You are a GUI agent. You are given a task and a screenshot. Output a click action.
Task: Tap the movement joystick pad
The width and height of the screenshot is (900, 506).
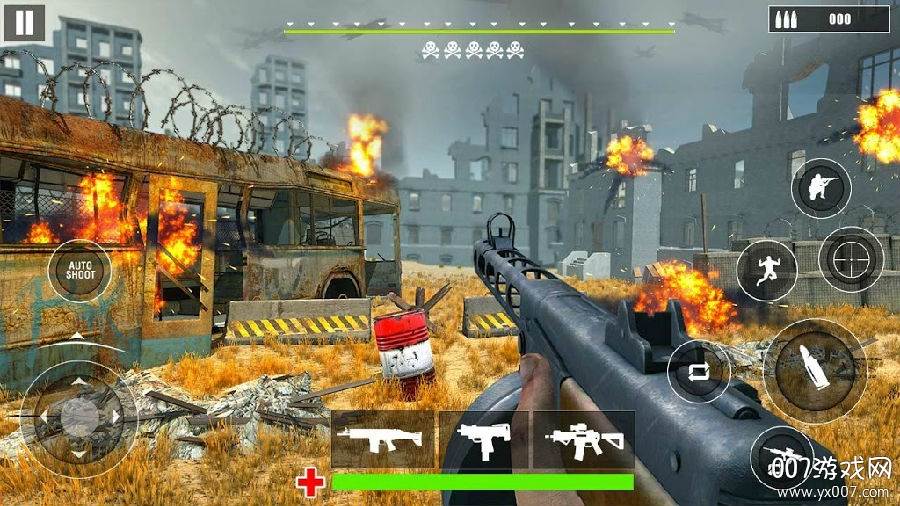point(79,410)
